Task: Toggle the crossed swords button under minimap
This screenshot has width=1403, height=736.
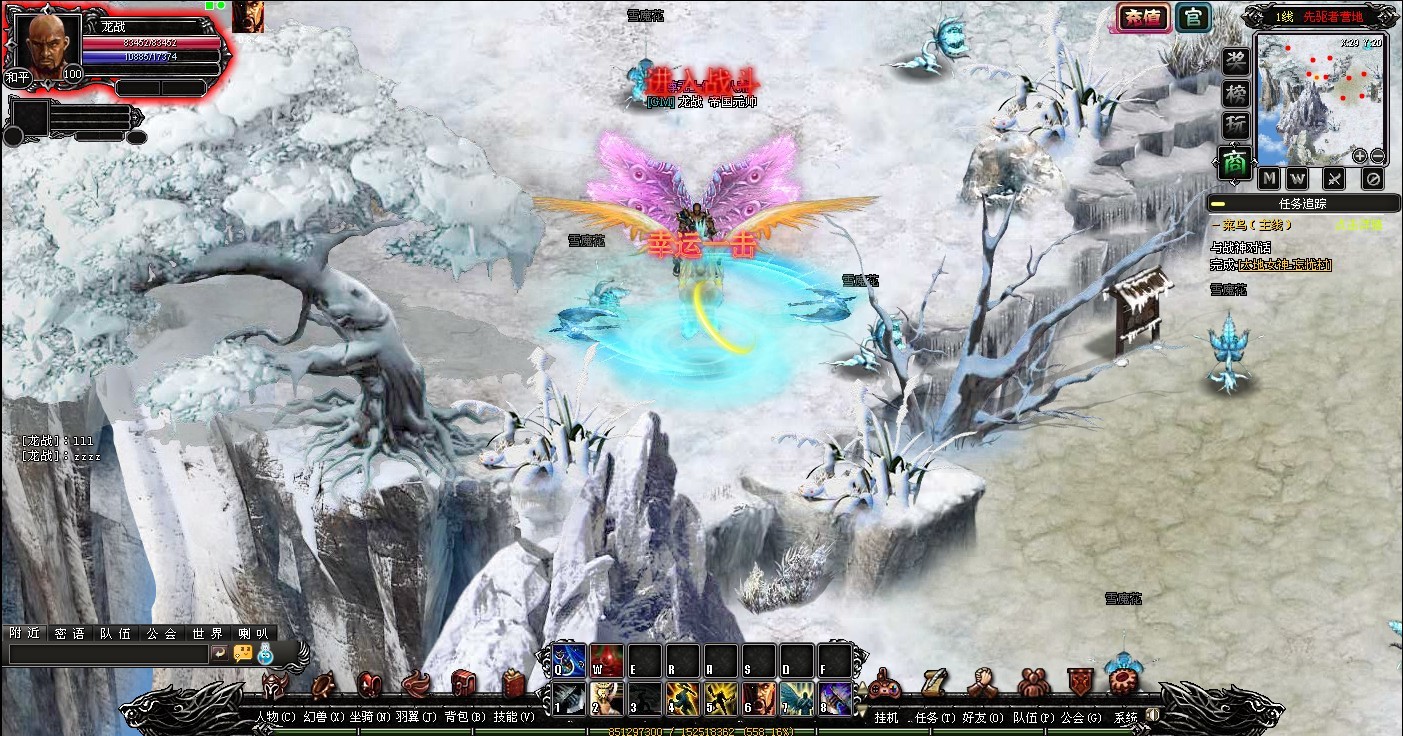Action: pos(1334,179)
